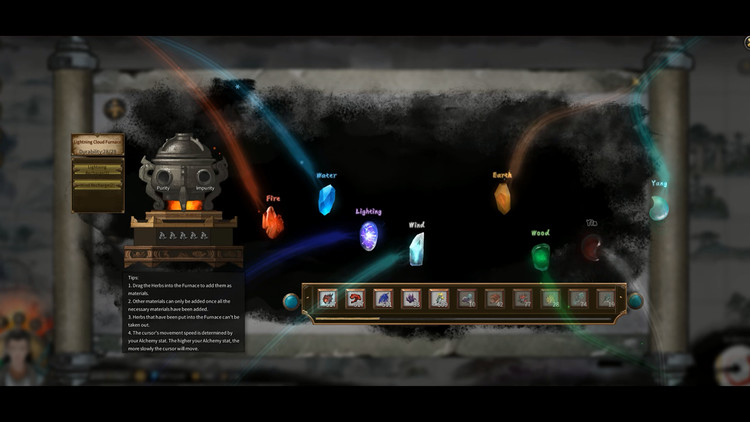Select the Wind element crystal
Viewport: 750px width, 422px height.
[416, 248]
